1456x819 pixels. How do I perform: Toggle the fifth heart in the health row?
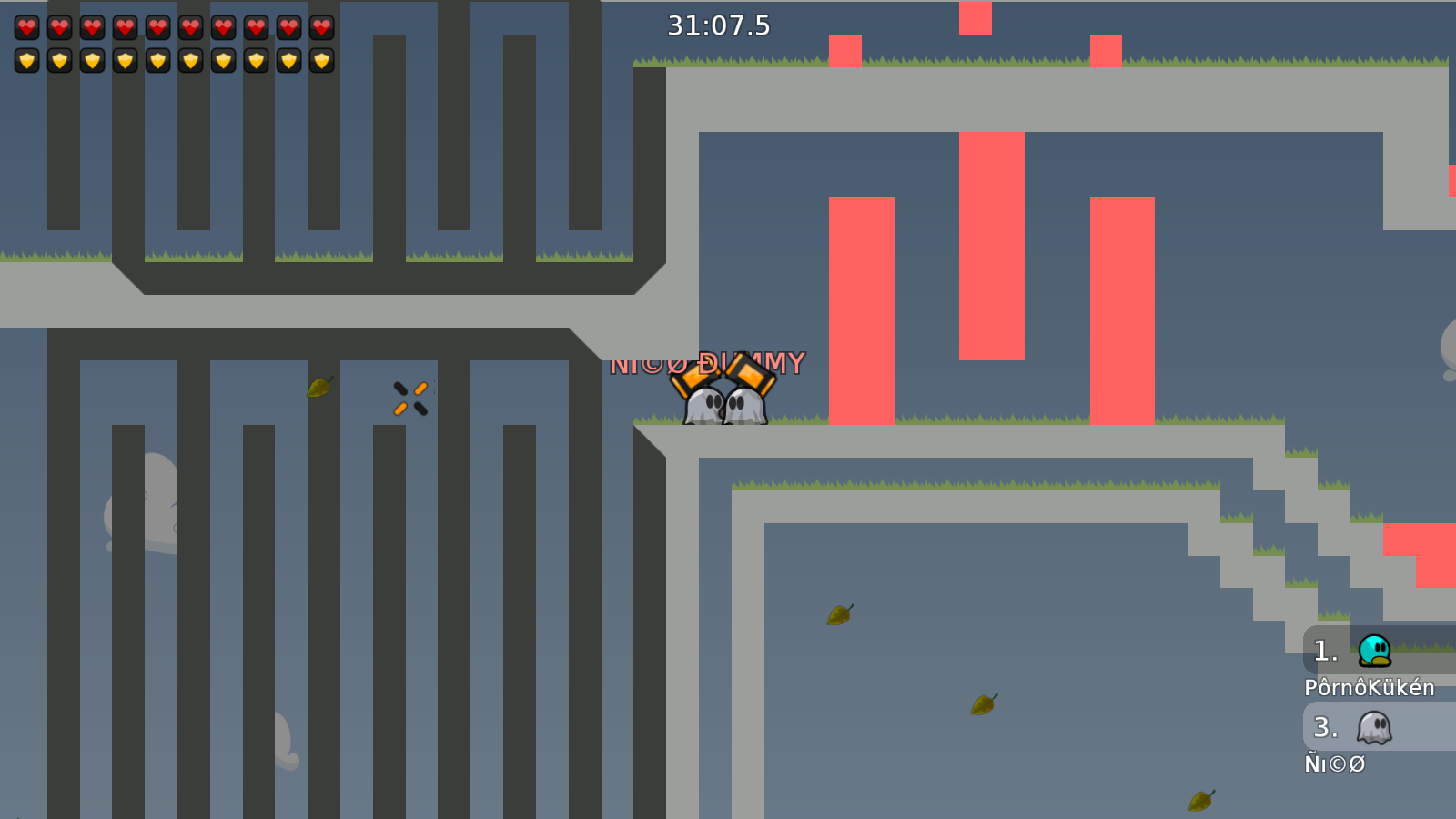[157, 25]
